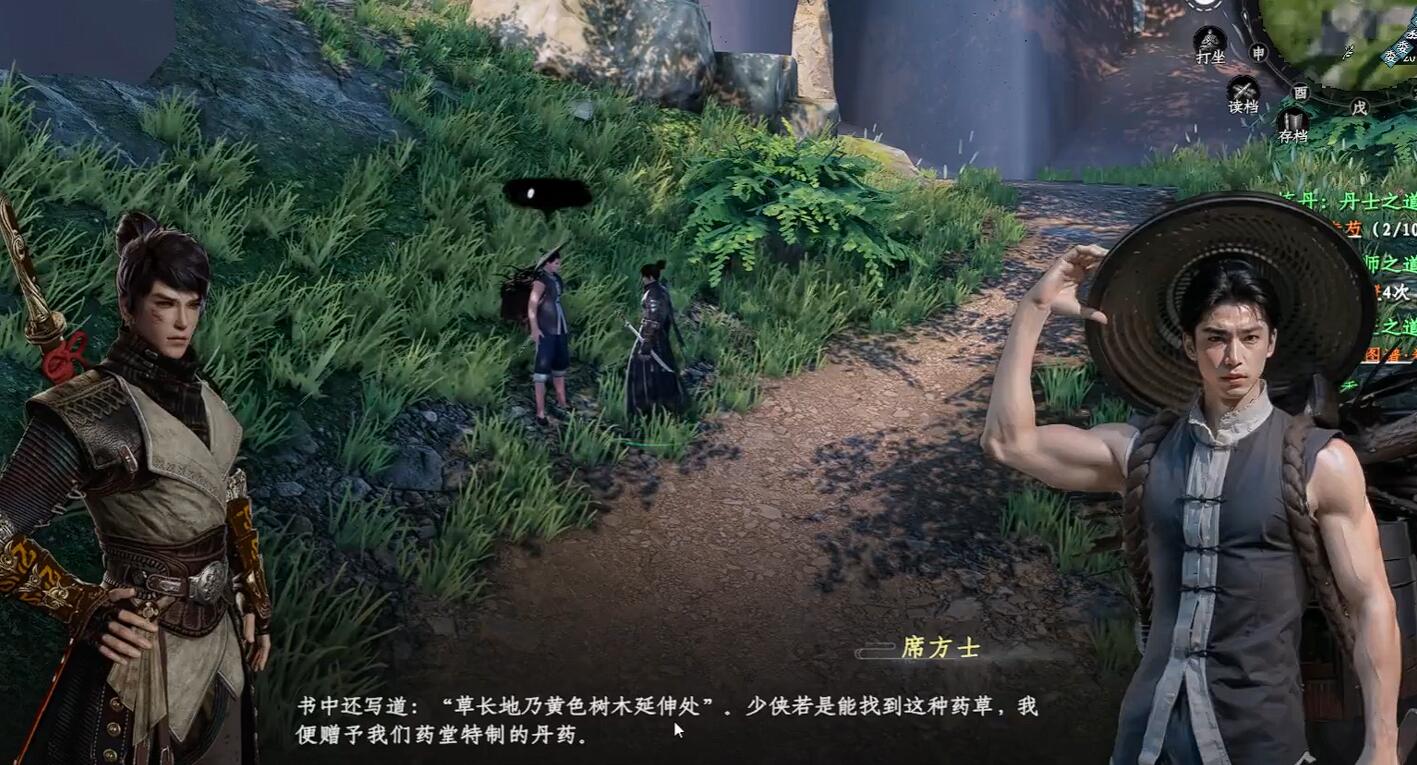Image resolution: width=1417 pixels, height=765 pixels.
Task: Select the 申 hour marker on the time wheel
Action: point(1258,52)
